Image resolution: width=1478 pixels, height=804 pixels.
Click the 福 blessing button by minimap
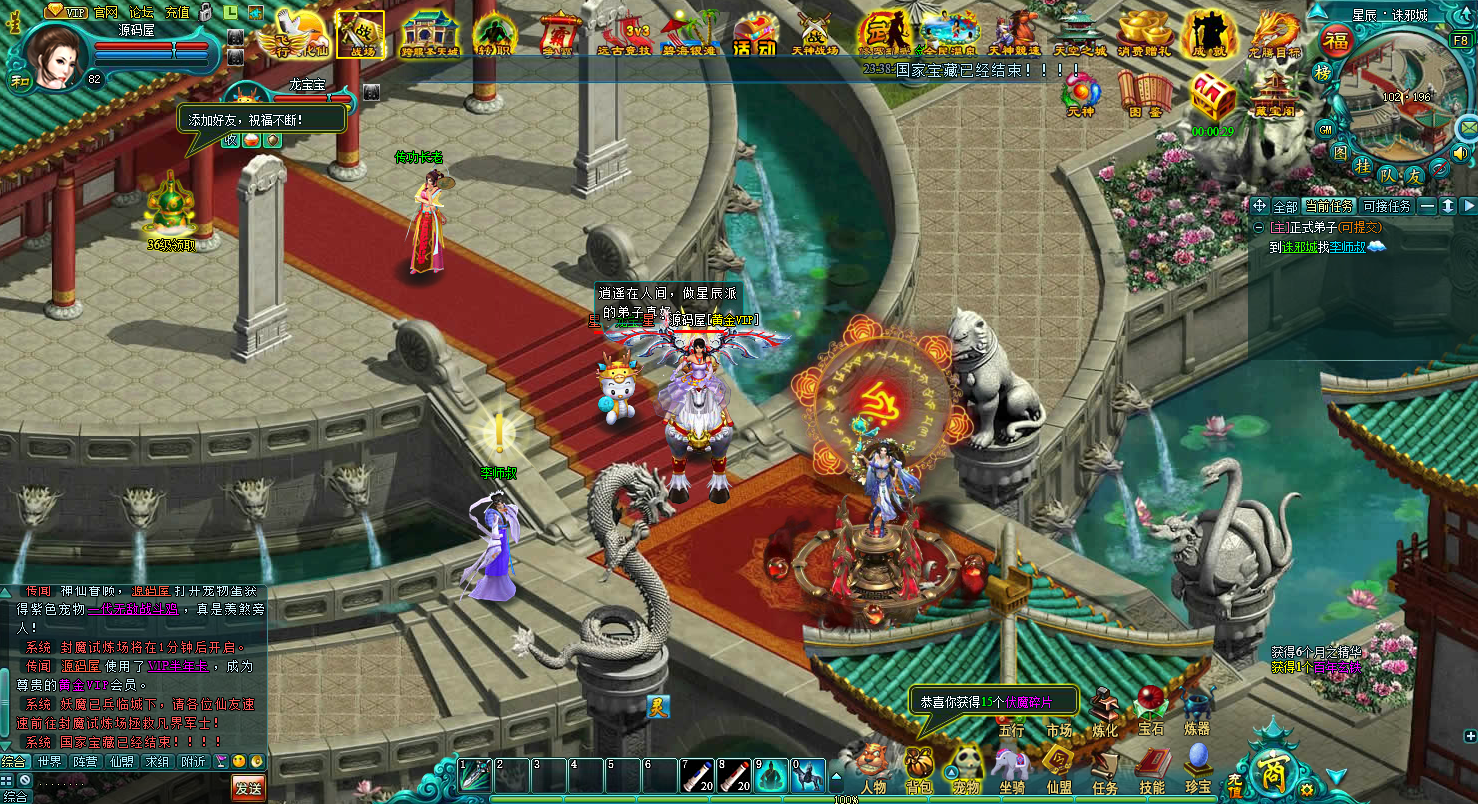1335,41
